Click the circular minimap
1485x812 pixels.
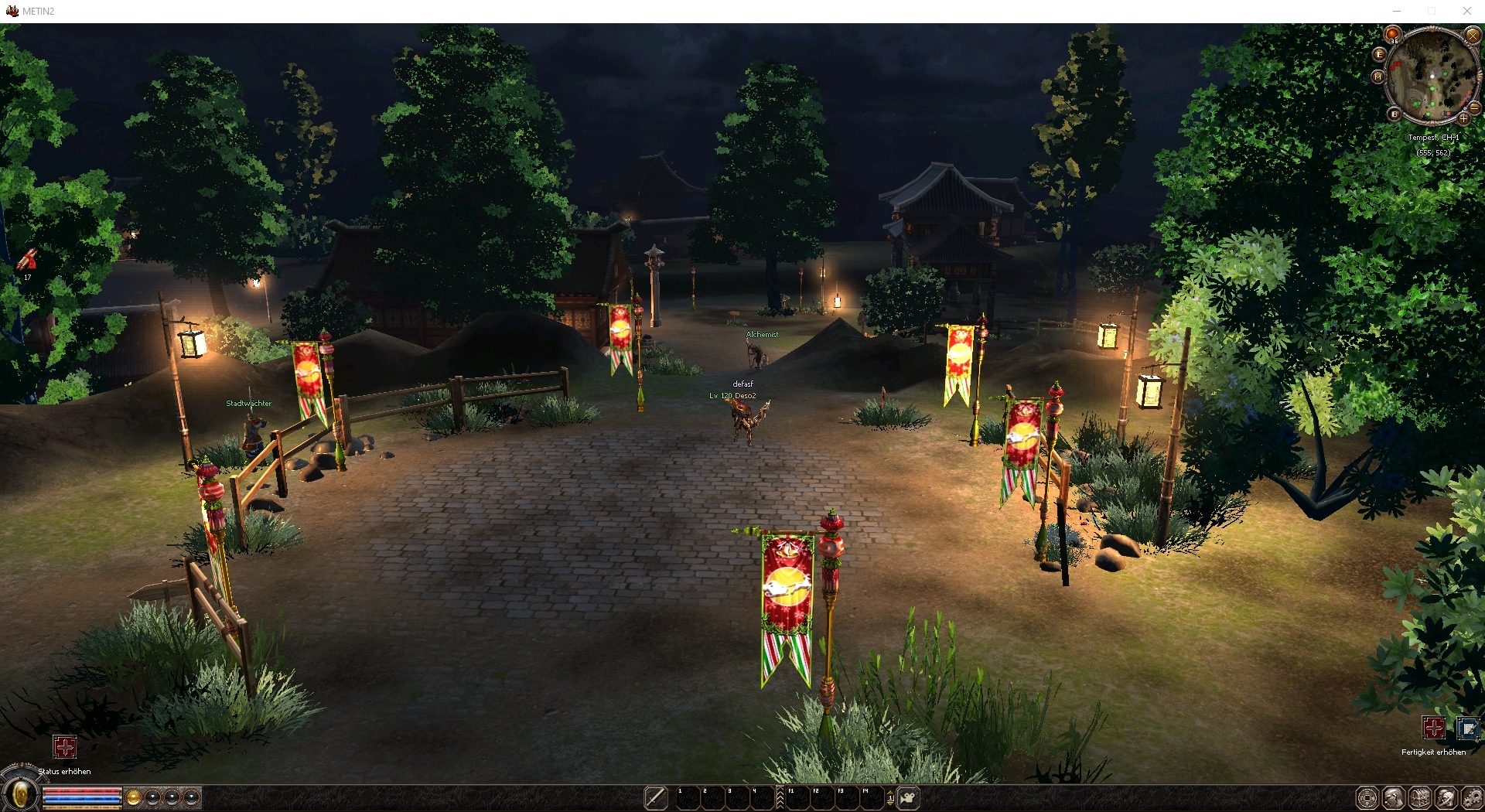pyautogui.click(x=1432, y=76)
